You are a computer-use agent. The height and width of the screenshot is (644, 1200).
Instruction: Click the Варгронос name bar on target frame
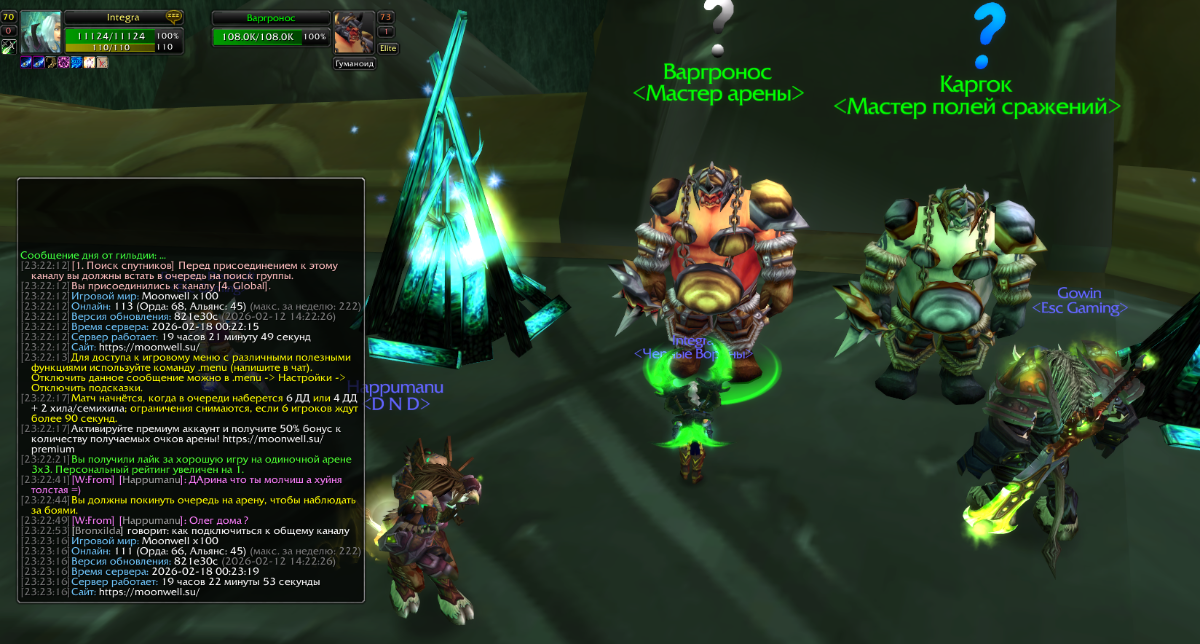pyautogui.click(x=270, y=18)
